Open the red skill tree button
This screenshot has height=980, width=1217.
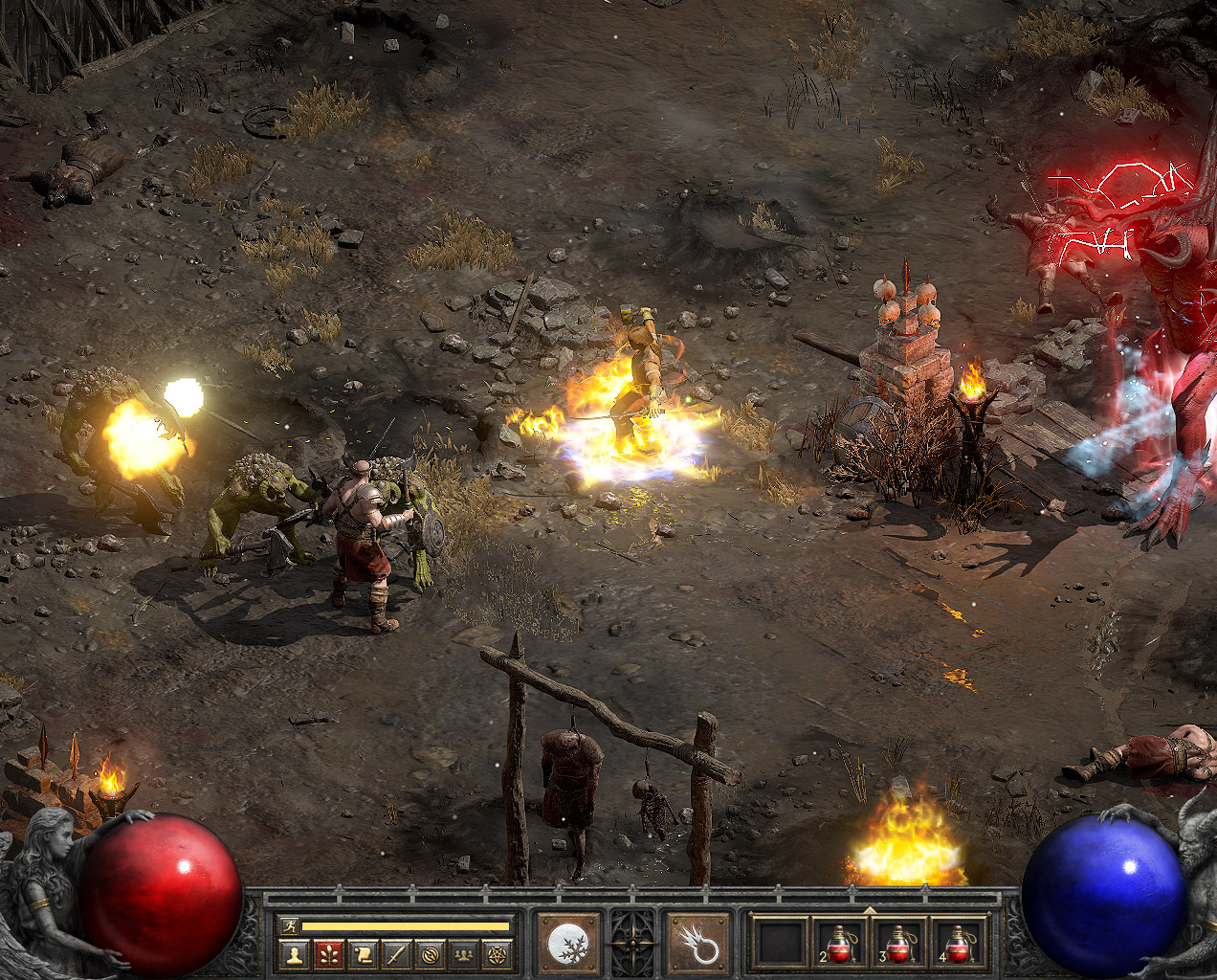tap(328, 954)
